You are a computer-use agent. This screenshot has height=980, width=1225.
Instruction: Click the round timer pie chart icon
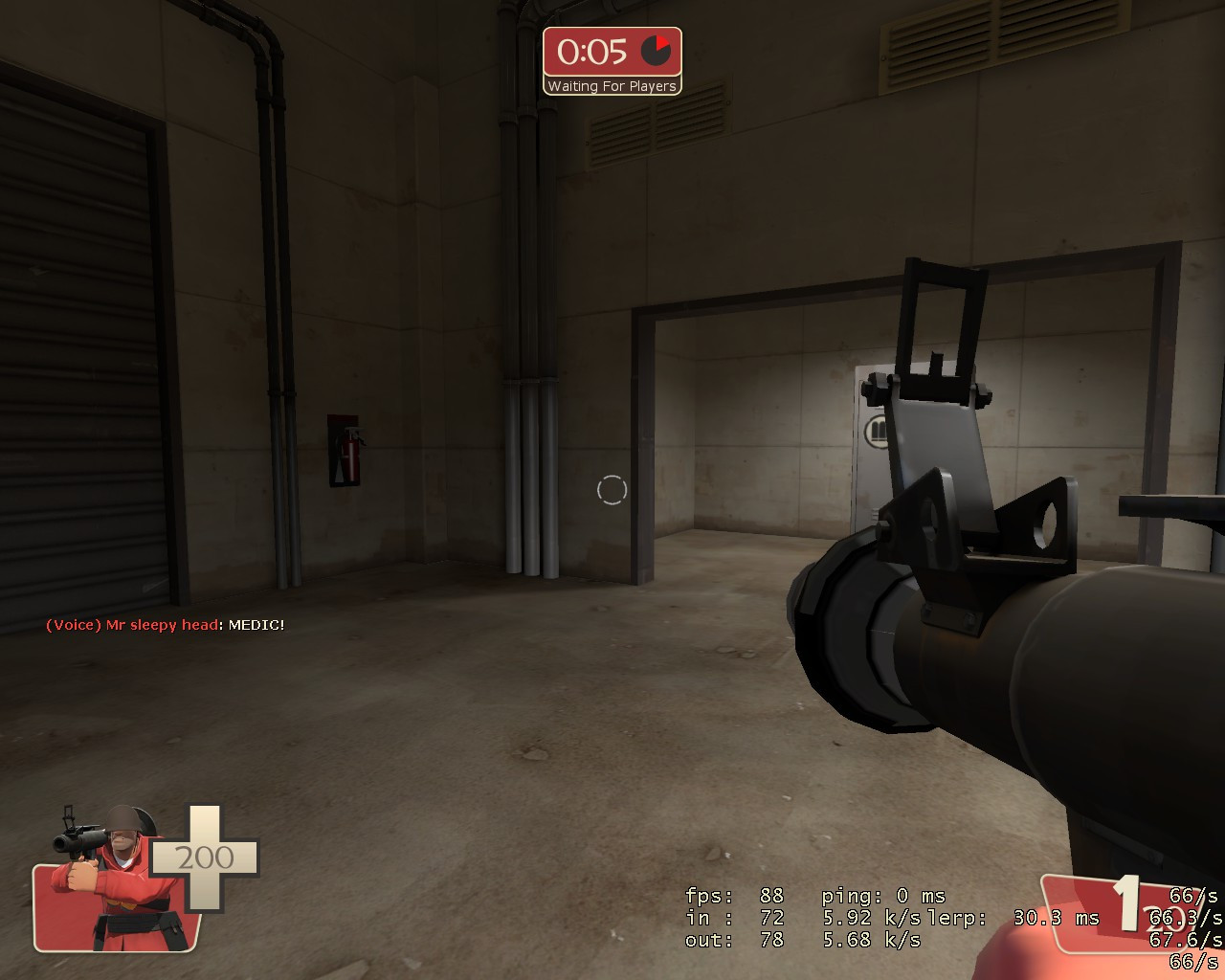tap(657, 52)
